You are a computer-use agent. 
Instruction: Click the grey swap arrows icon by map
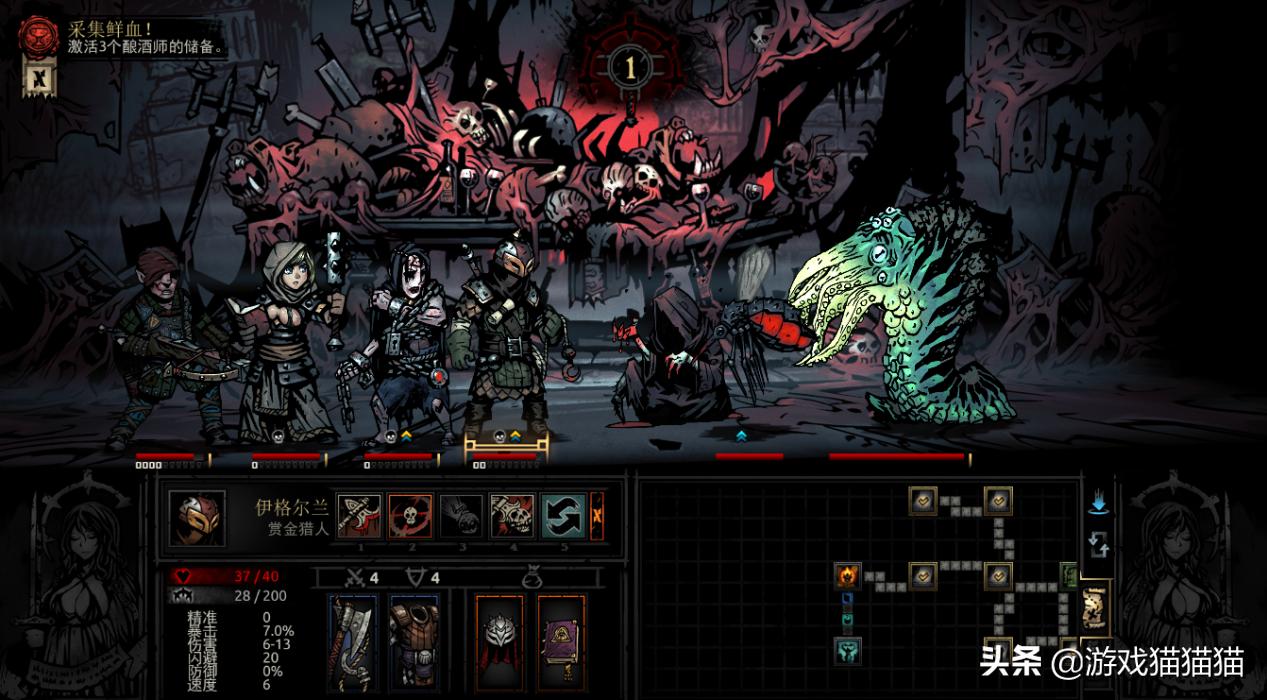pos(1098,545)
